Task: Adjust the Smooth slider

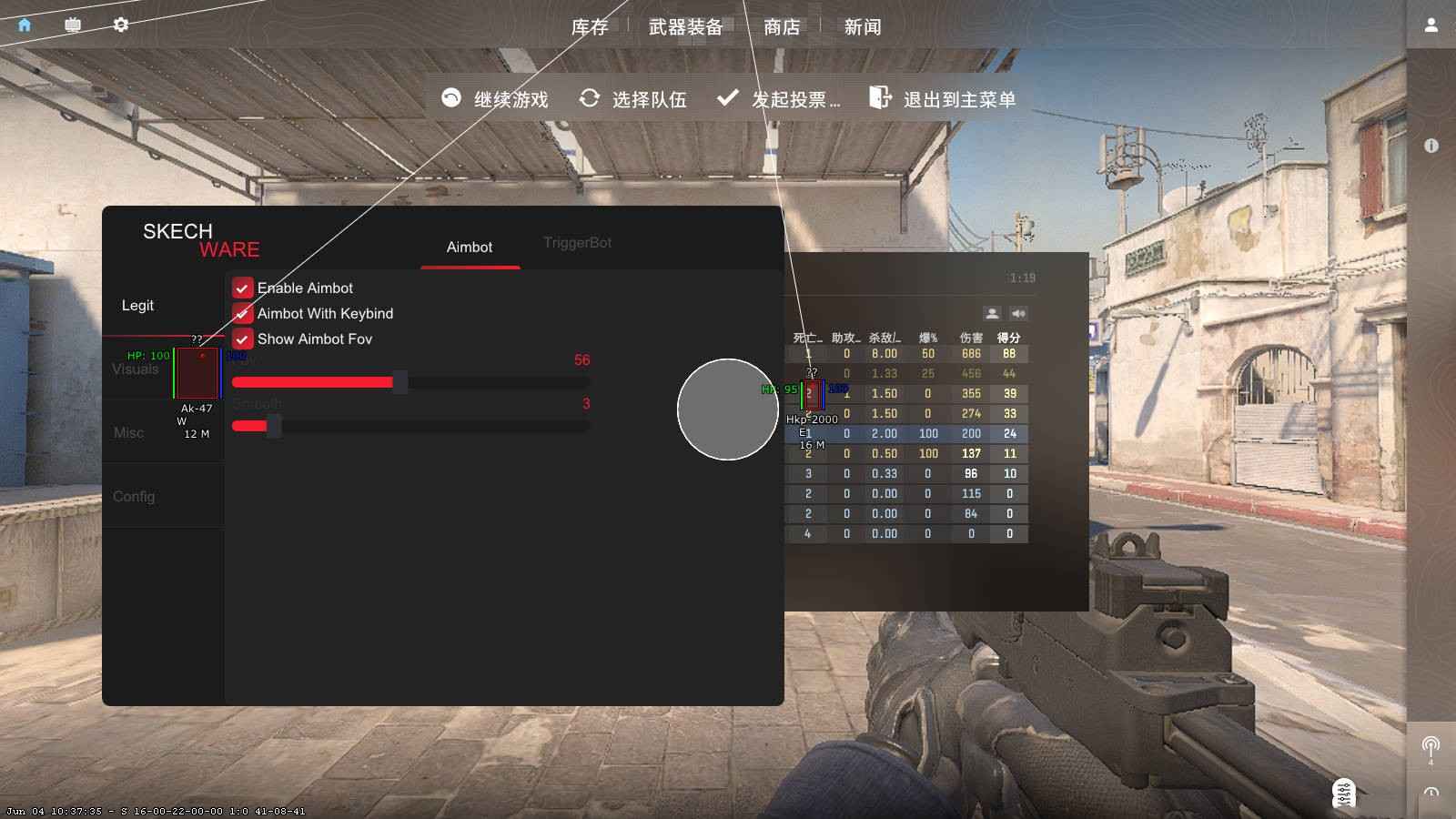Action: [273, 426]
